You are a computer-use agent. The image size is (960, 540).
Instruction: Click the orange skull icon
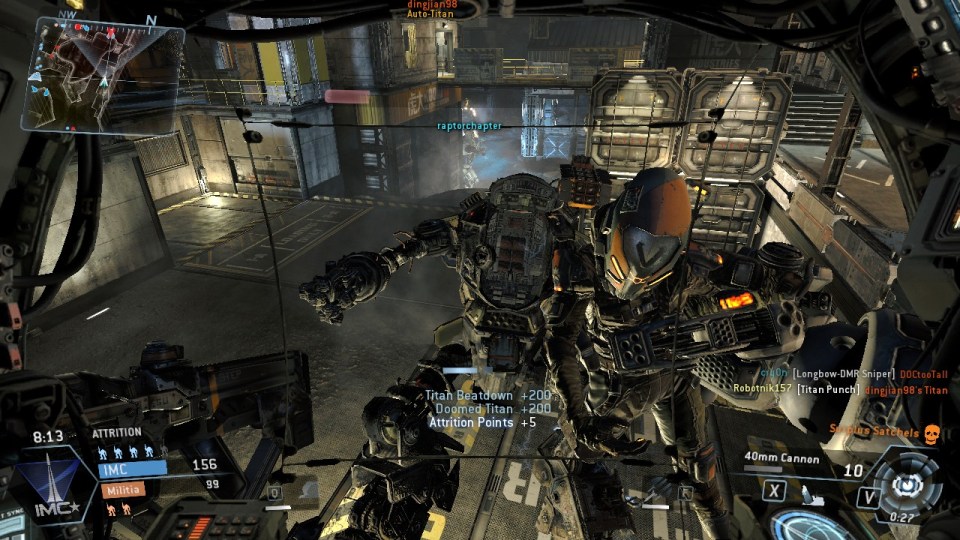[931, 432]
